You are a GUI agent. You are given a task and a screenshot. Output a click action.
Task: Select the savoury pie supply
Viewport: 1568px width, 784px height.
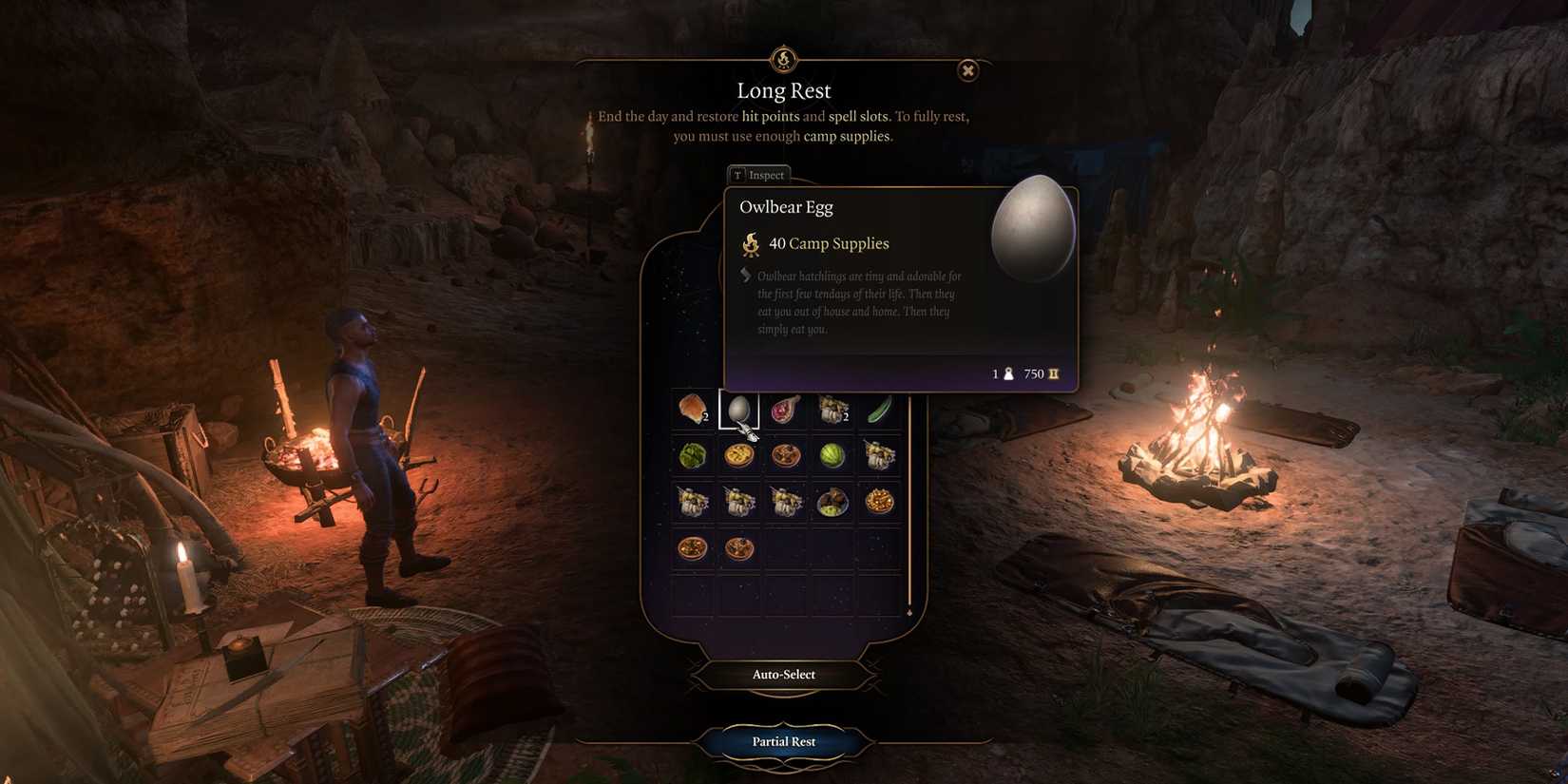tap(739, 454)
